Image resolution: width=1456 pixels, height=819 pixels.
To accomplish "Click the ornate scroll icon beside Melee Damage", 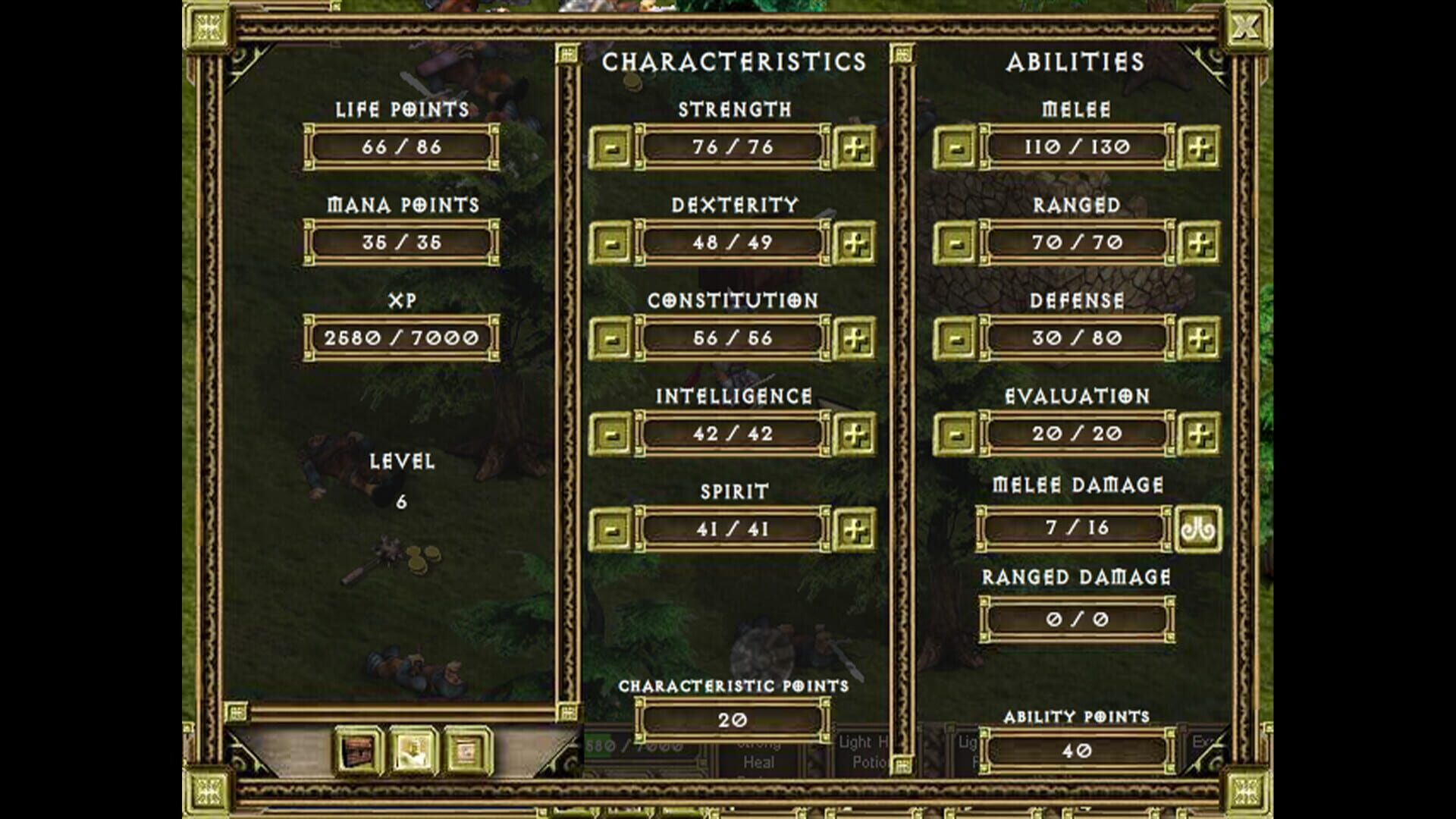I will tap(1200, 528).
